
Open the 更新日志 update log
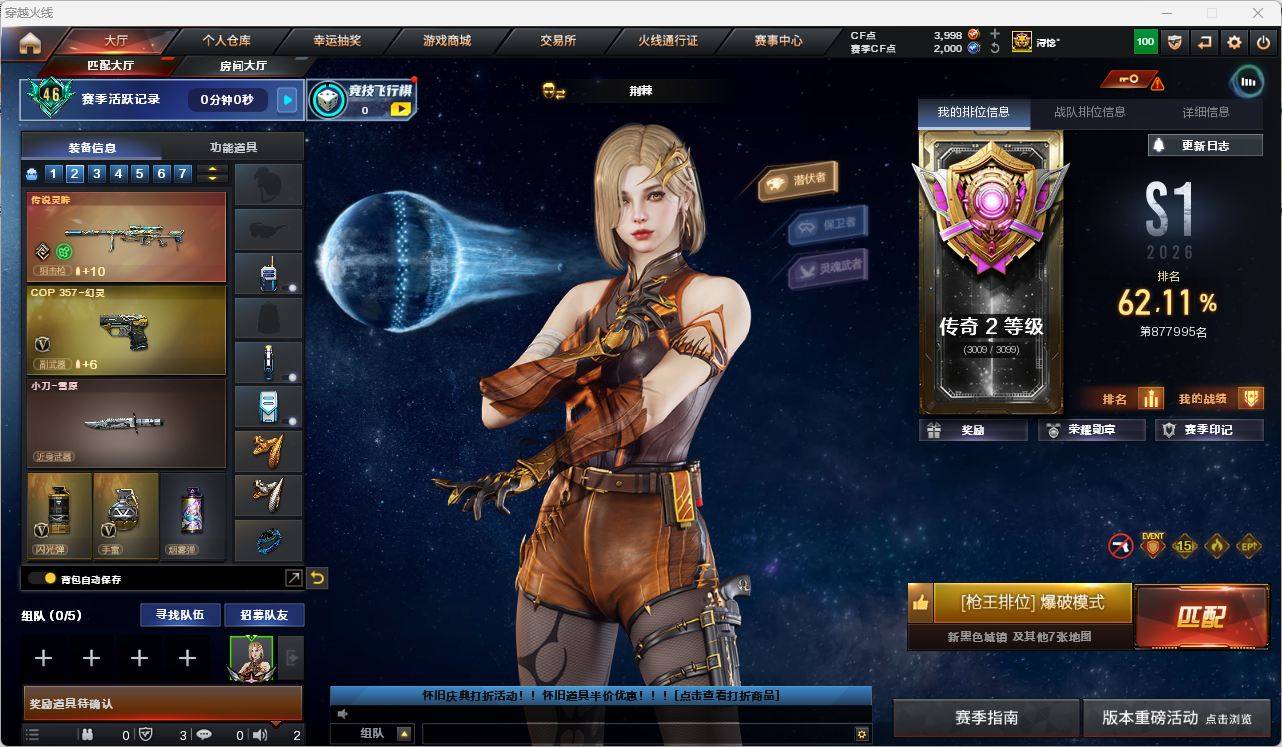pyautogui.click(x=1205, y=146)
